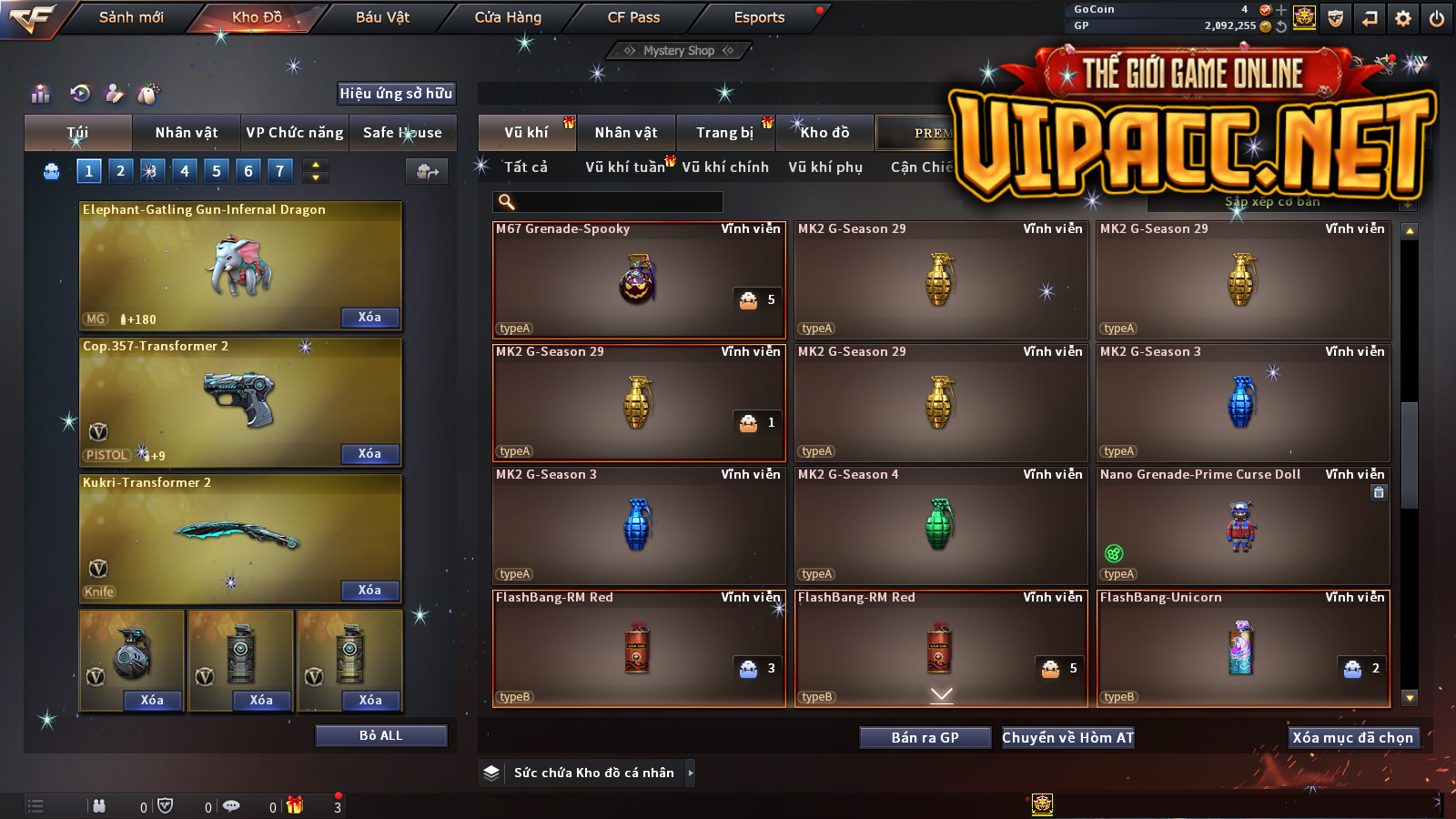Screen dimensions: 1456x819
Task: Click the Bán ra GP button
Action: (925, 737)
